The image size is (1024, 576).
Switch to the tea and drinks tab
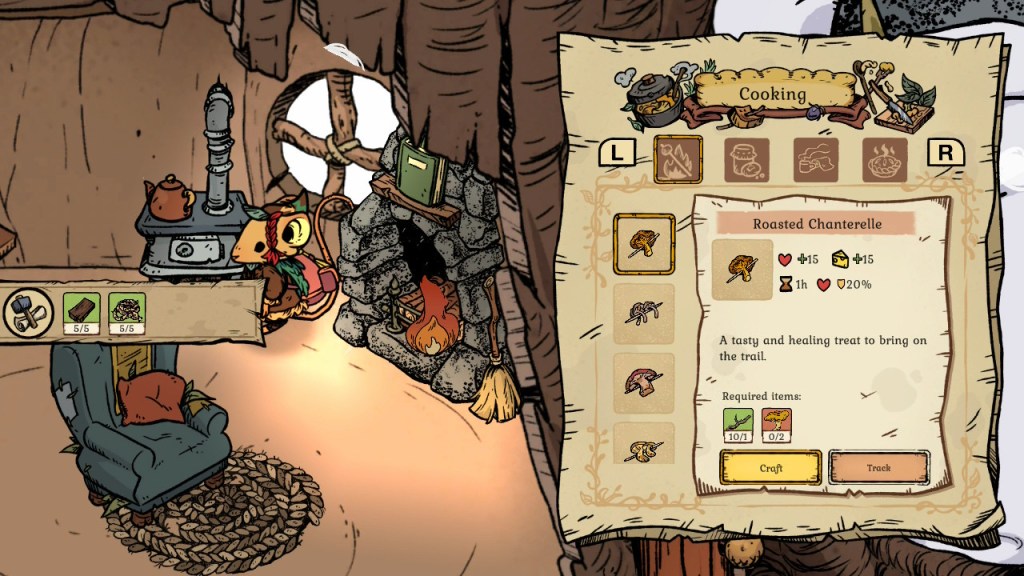click(x=816, y=159)
